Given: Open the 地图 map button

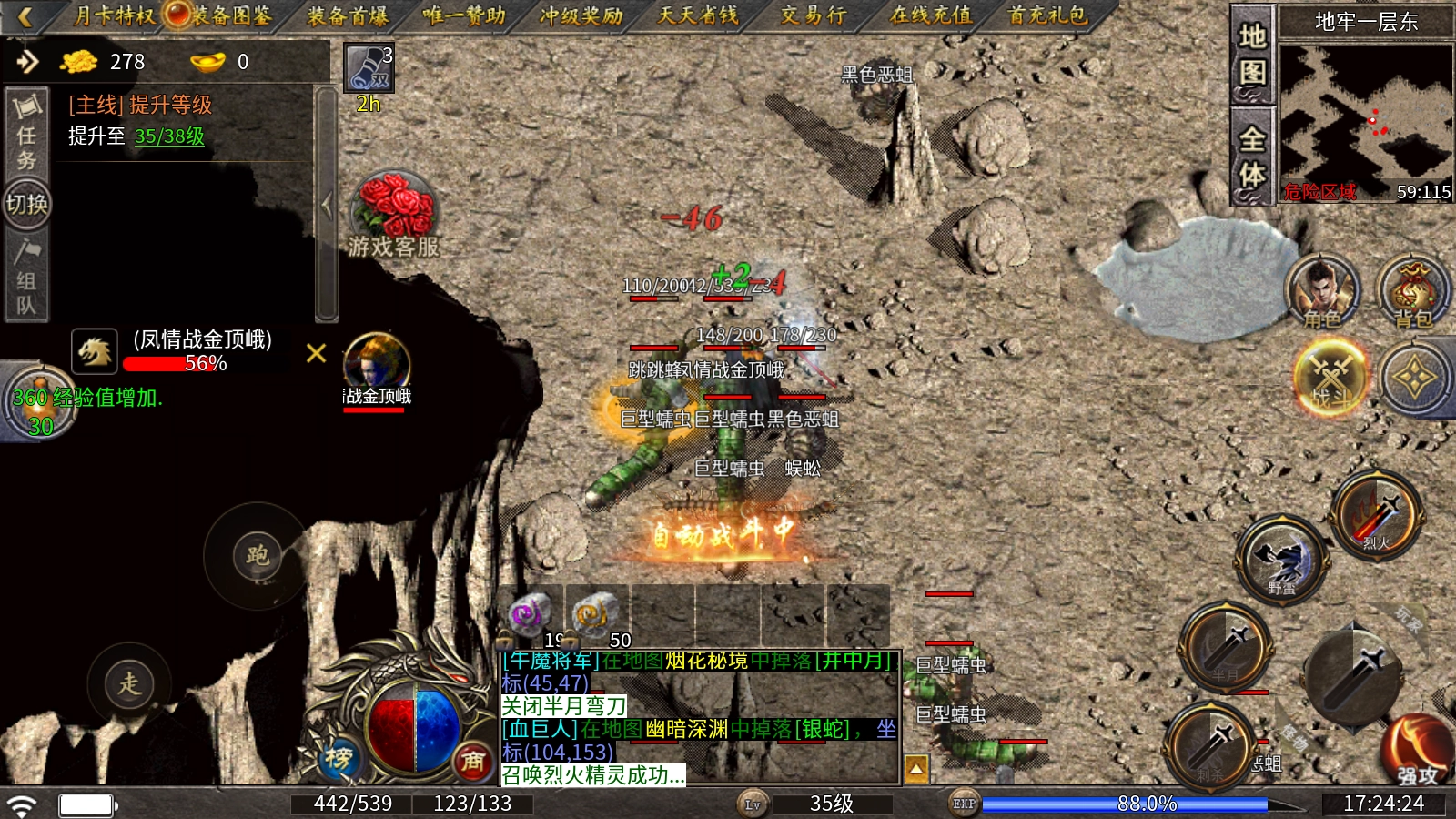Looking at the screenshot, I should click(x=1252, y=55).
